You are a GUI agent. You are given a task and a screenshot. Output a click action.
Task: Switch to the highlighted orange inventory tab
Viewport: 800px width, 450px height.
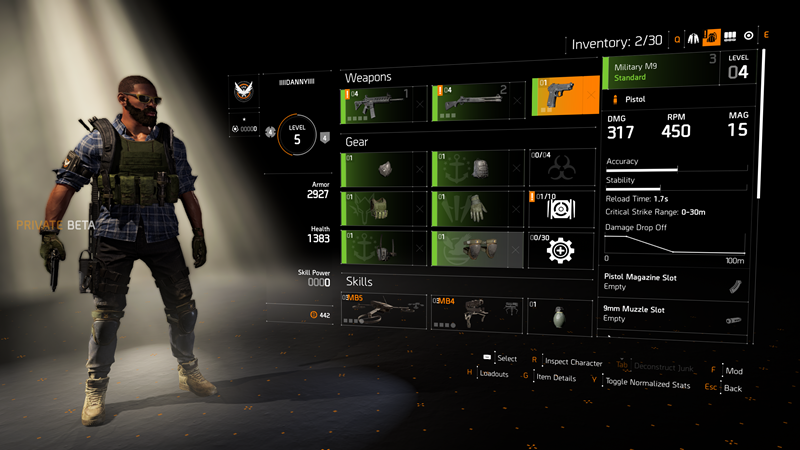(713, 36)
